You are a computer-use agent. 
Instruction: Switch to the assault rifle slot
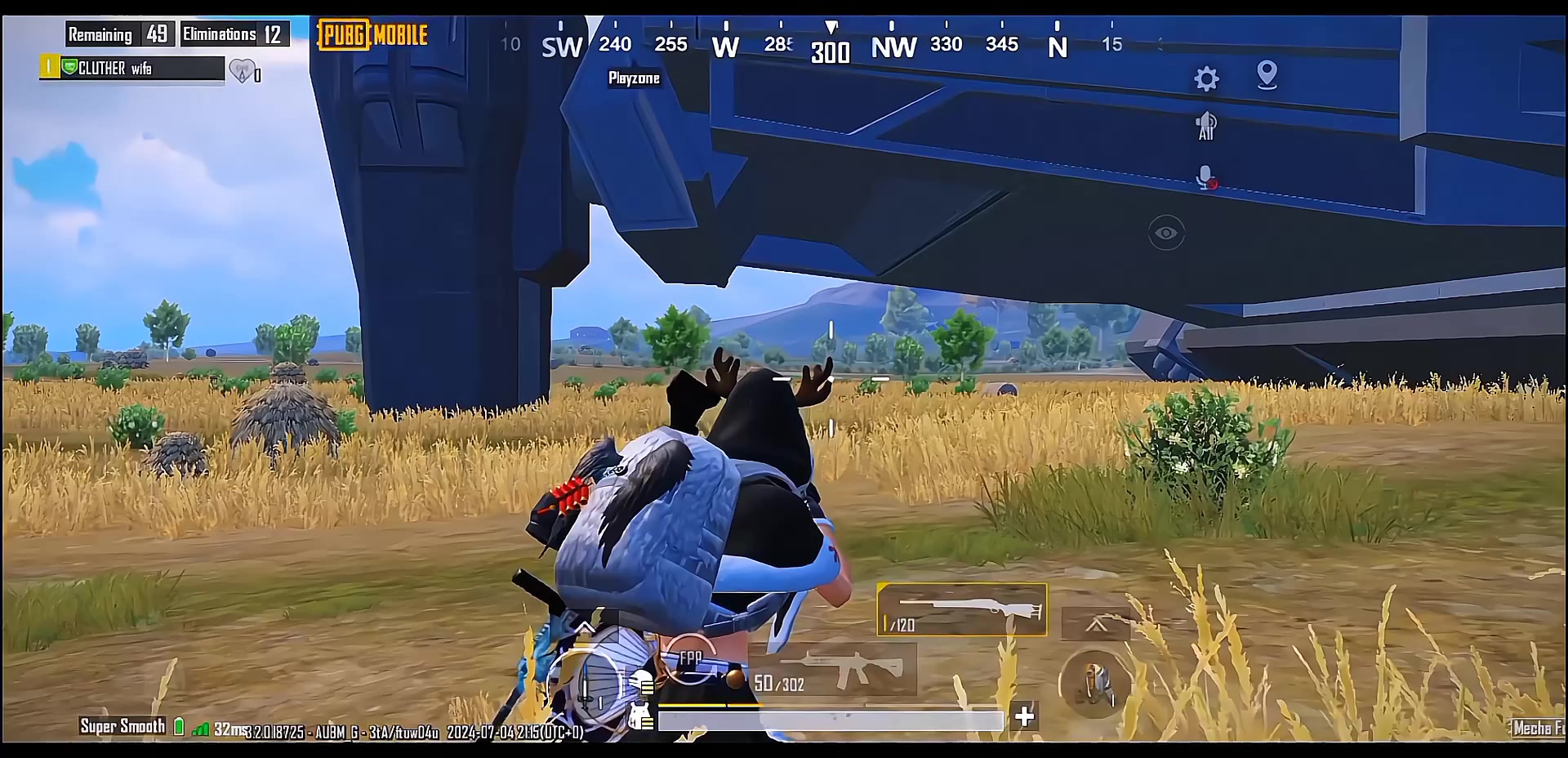pyautogui.click(x=833, y=670)
